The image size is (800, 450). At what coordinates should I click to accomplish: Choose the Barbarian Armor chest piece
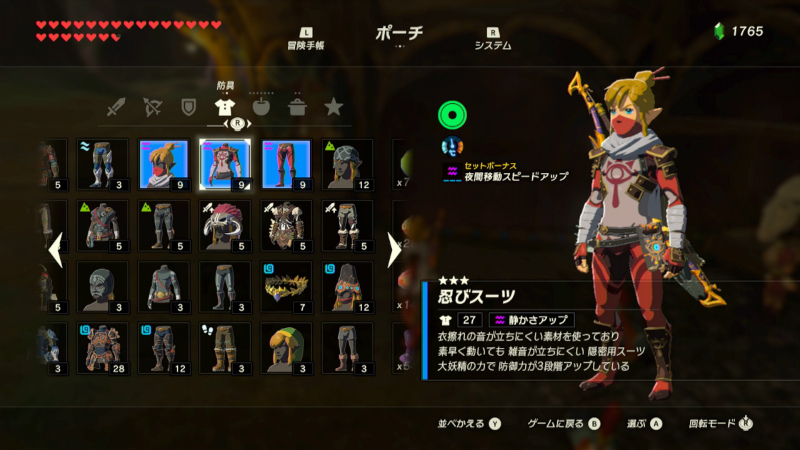click(x=286, y=226)
